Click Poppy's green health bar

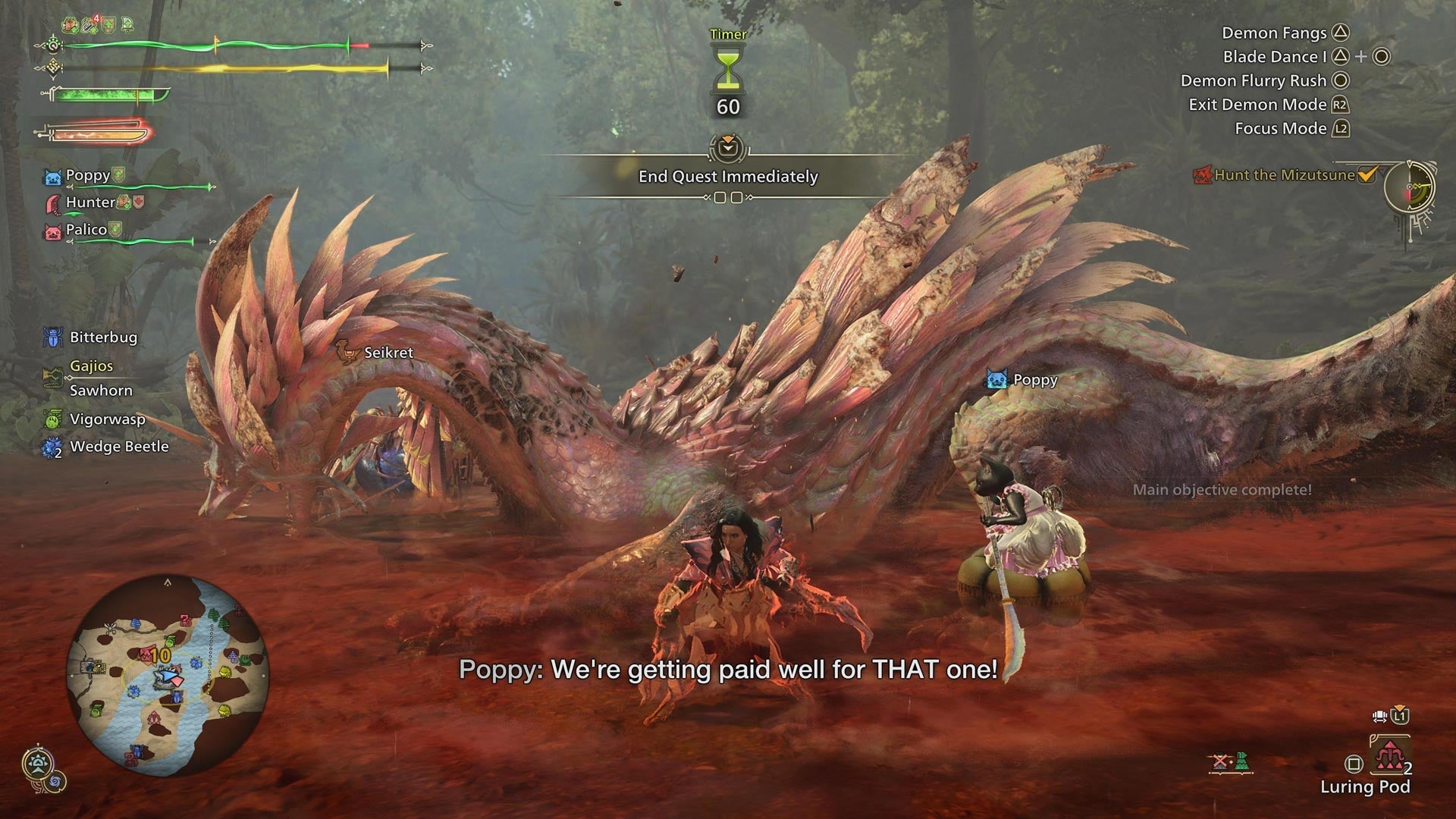(144, 187)
